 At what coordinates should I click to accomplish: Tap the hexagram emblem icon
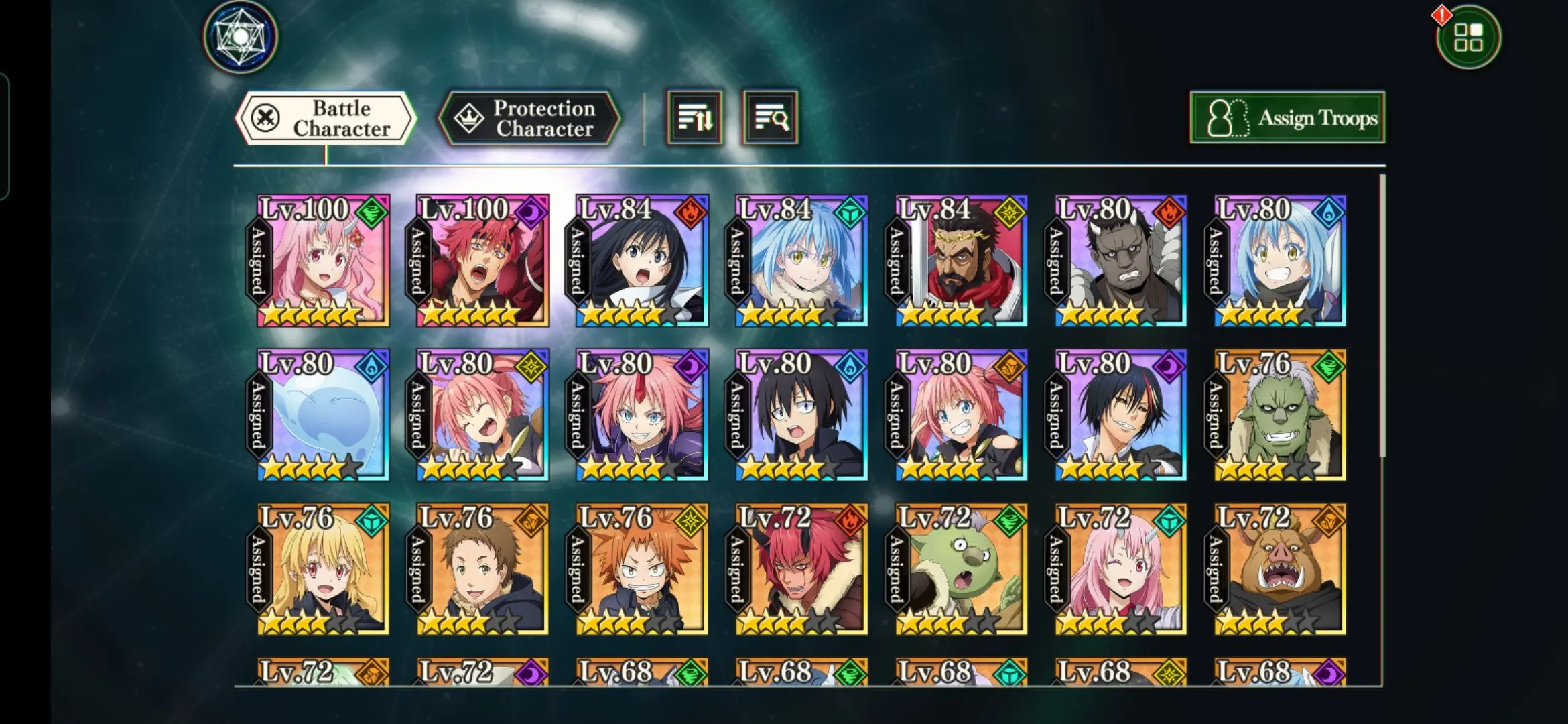click(x=241, y=36)
